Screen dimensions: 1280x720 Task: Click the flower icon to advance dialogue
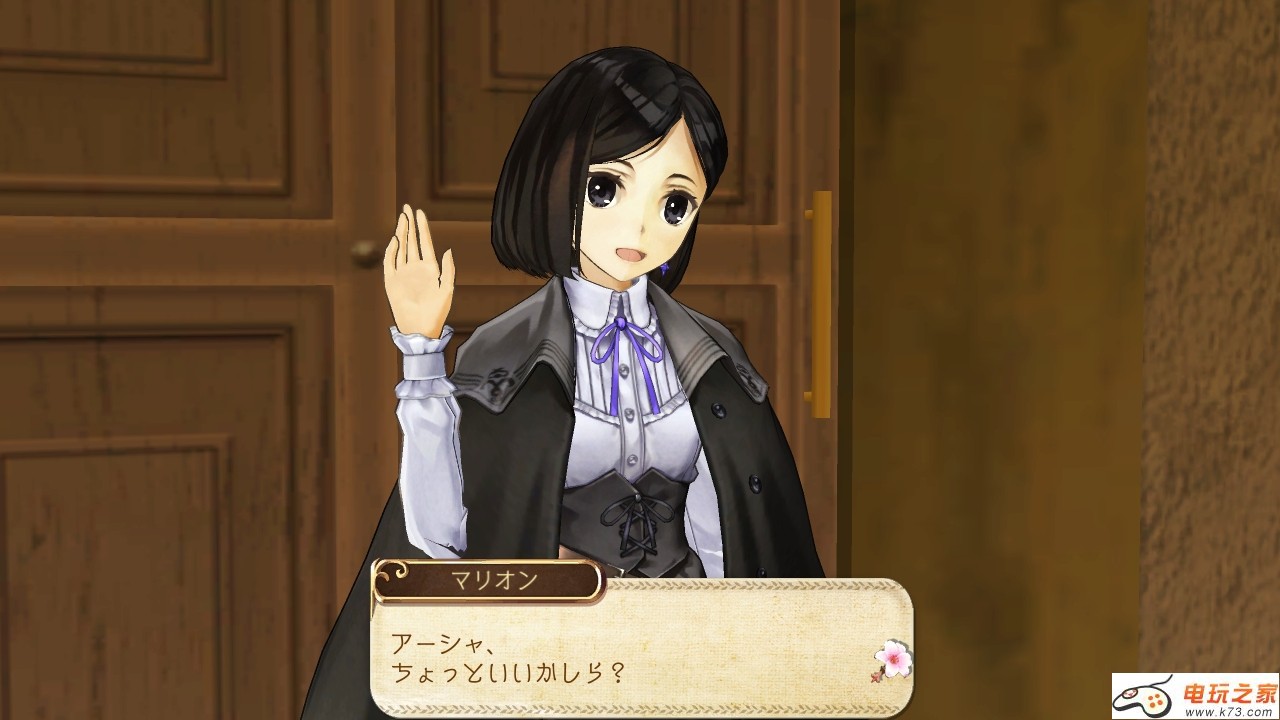tap(891, 660)
